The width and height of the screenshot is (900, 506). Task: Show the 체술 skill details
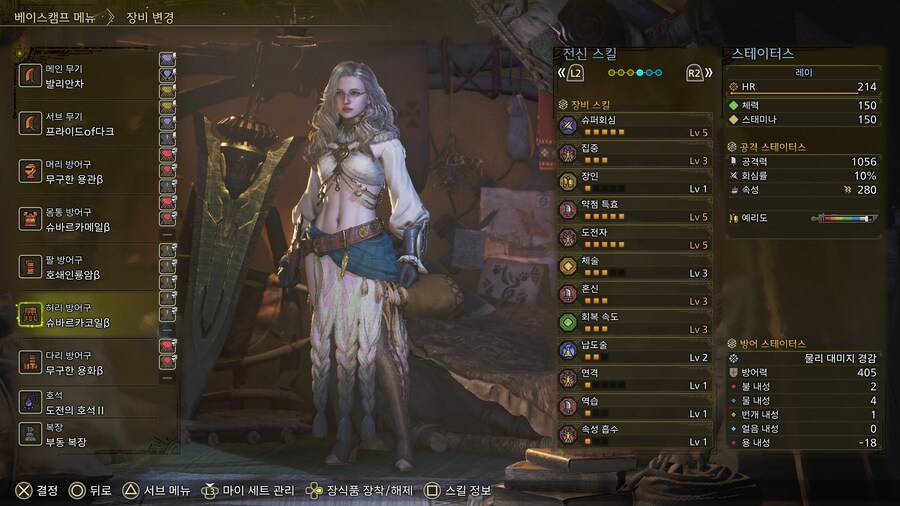635,266
